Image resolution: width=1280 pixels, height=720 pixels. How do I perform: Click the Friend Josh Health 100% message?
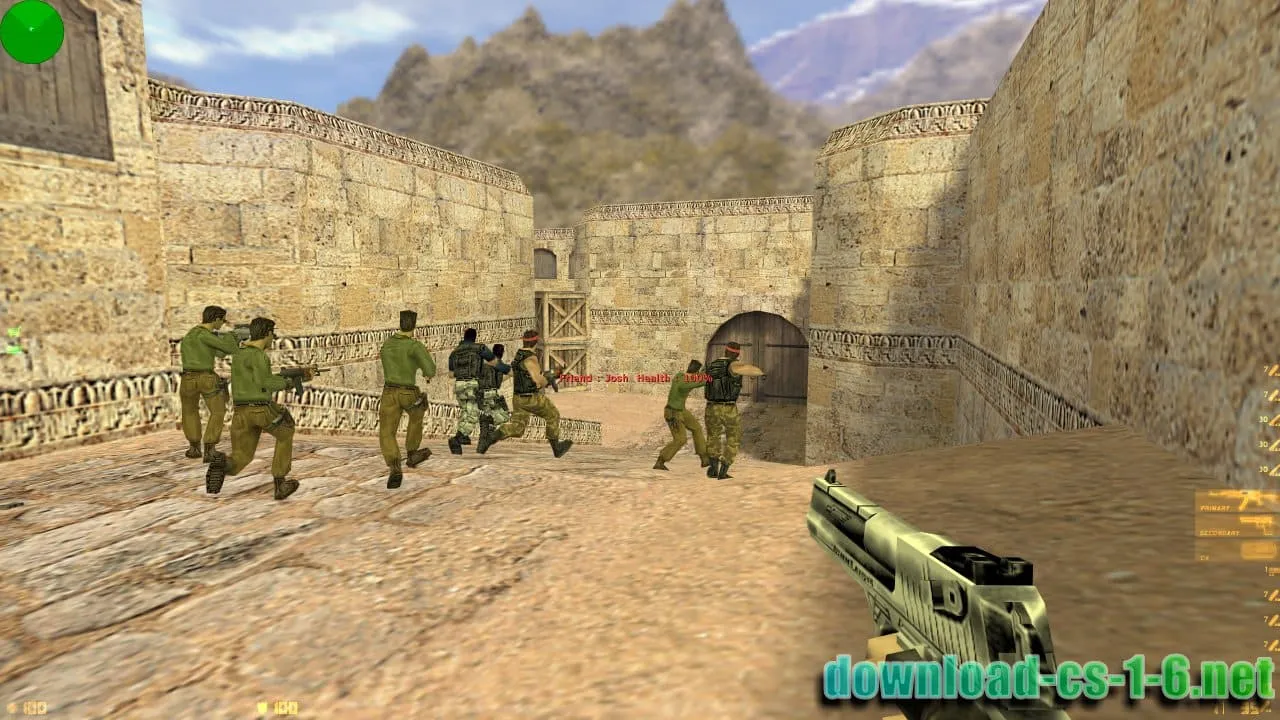tap(633, 379)
